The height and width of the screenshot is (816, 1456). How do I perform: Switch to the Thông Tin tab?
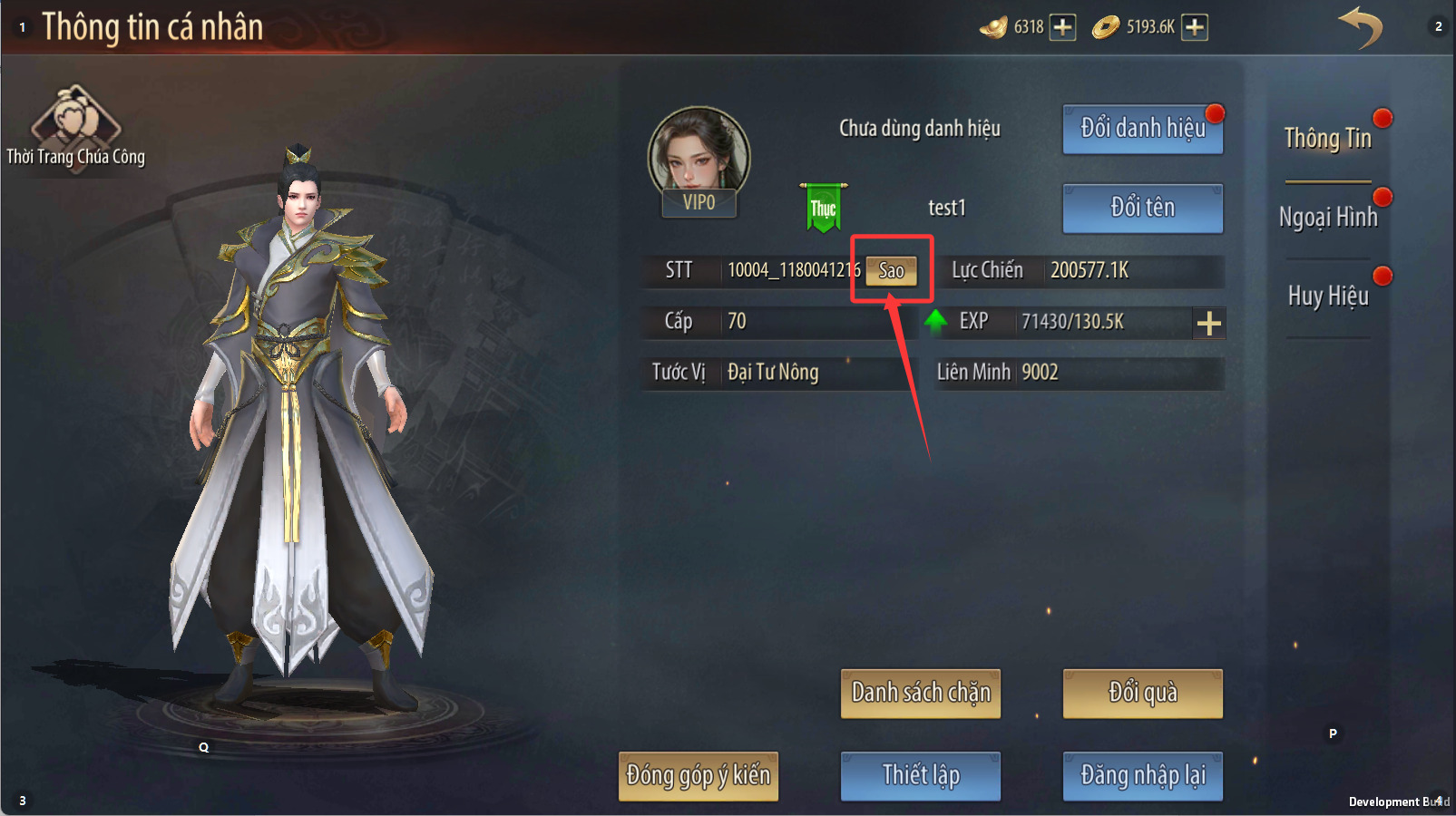[x=1327, y=139]
